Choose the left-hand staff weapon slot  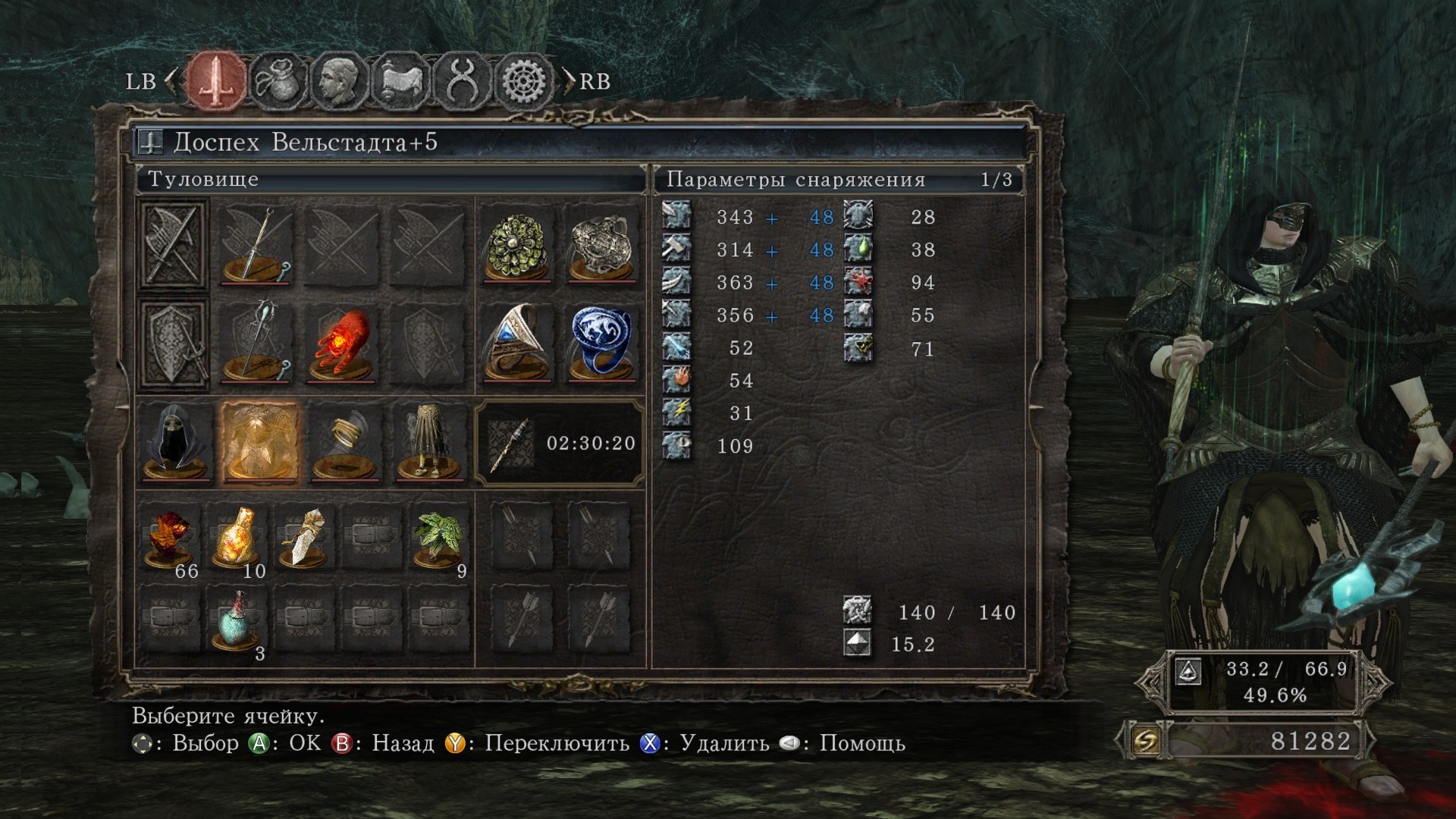[x=258, y=343]
